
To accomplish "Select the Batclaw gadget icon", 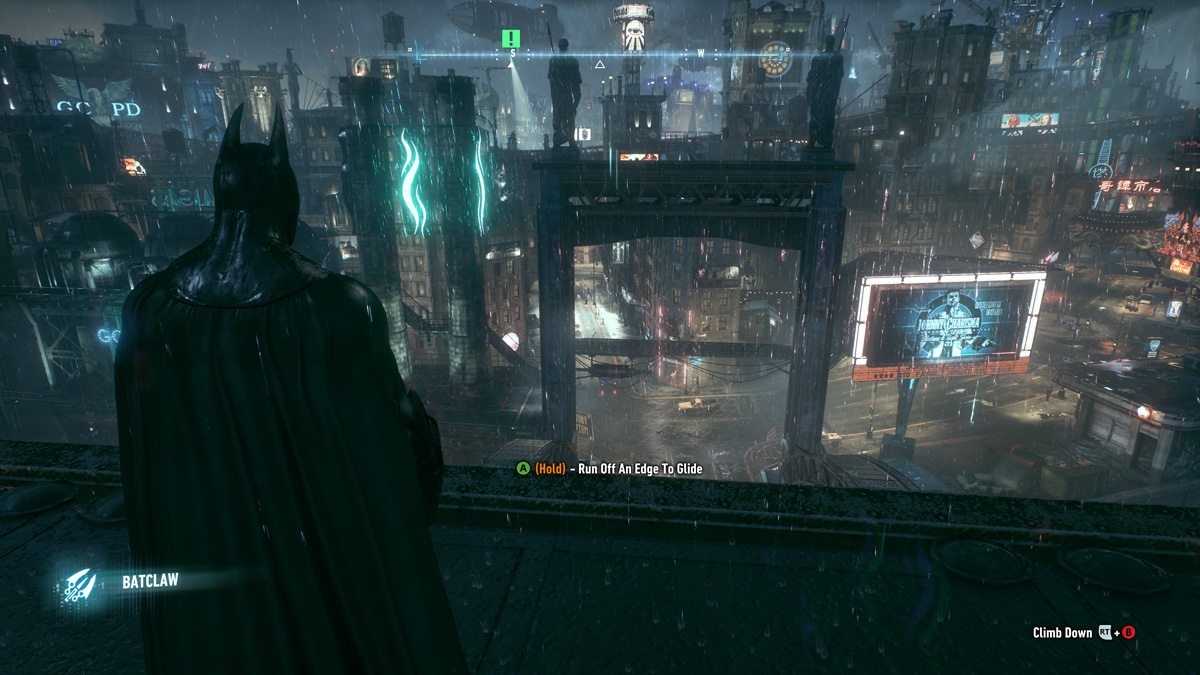I will point(79,584).
